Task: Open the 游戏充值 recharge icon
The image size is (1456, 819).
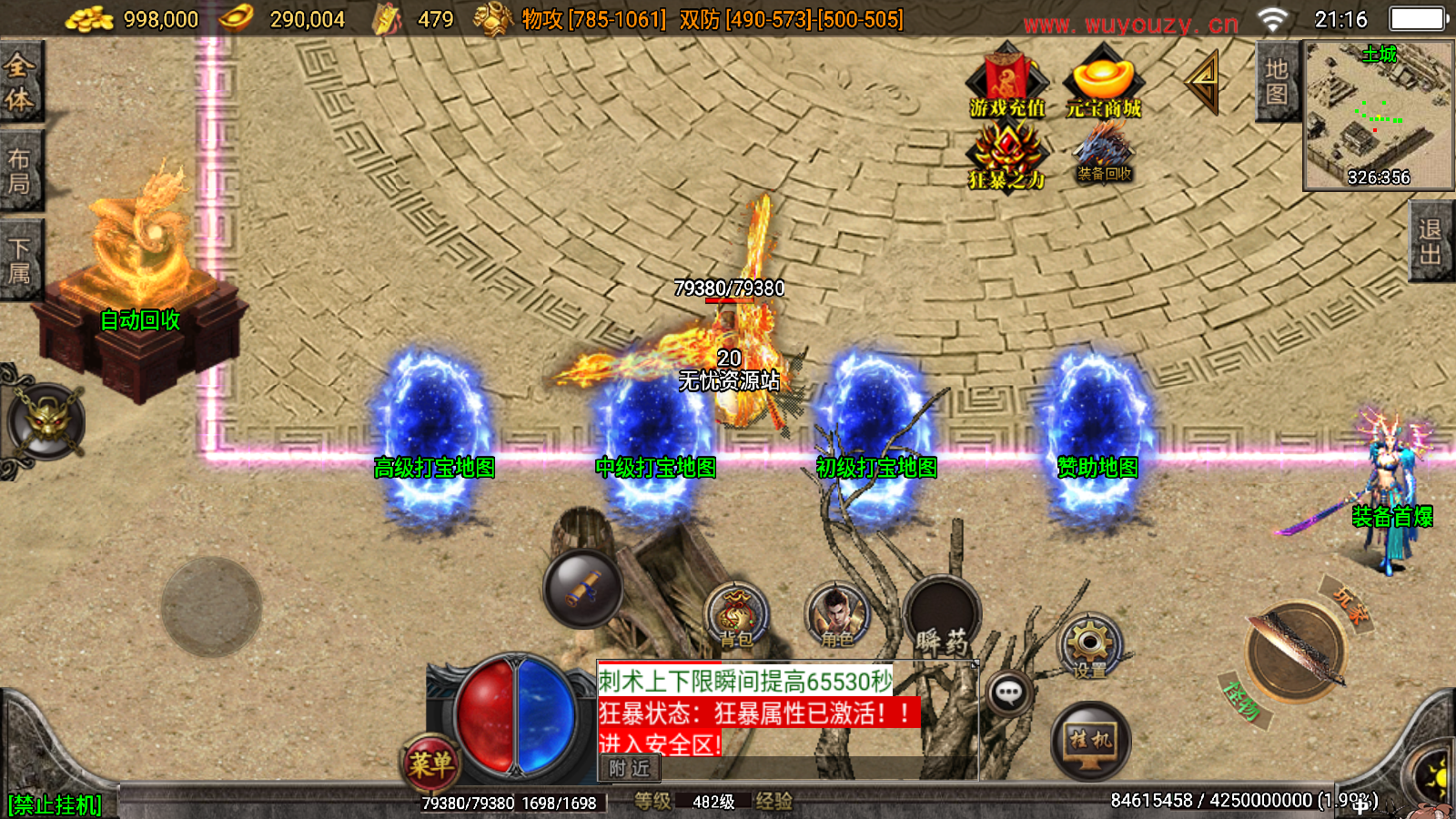Action: (1006, 82)
